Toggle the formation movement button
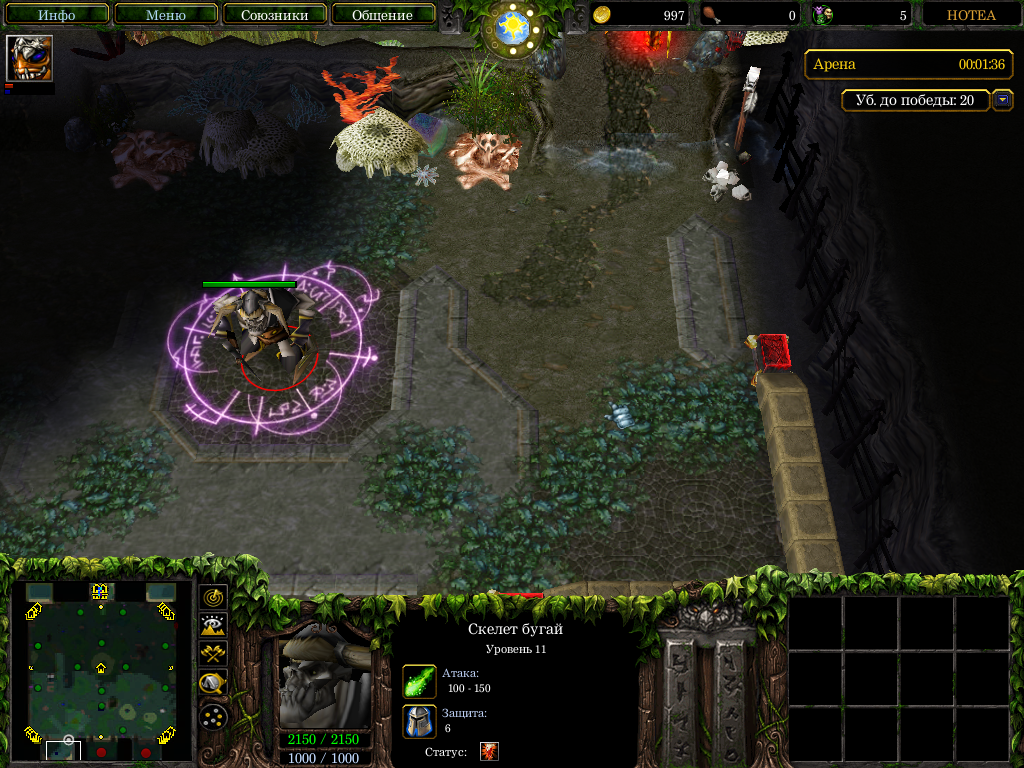This screenshot has height=768, width=1024. (213, 716)
